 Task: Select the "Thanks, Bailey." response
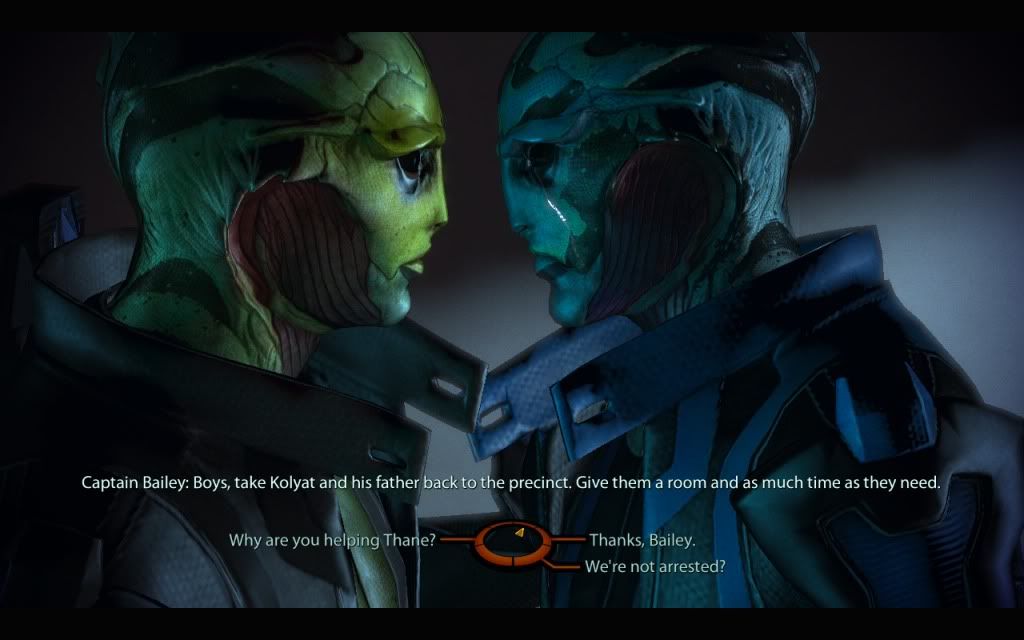pos(642,541)
